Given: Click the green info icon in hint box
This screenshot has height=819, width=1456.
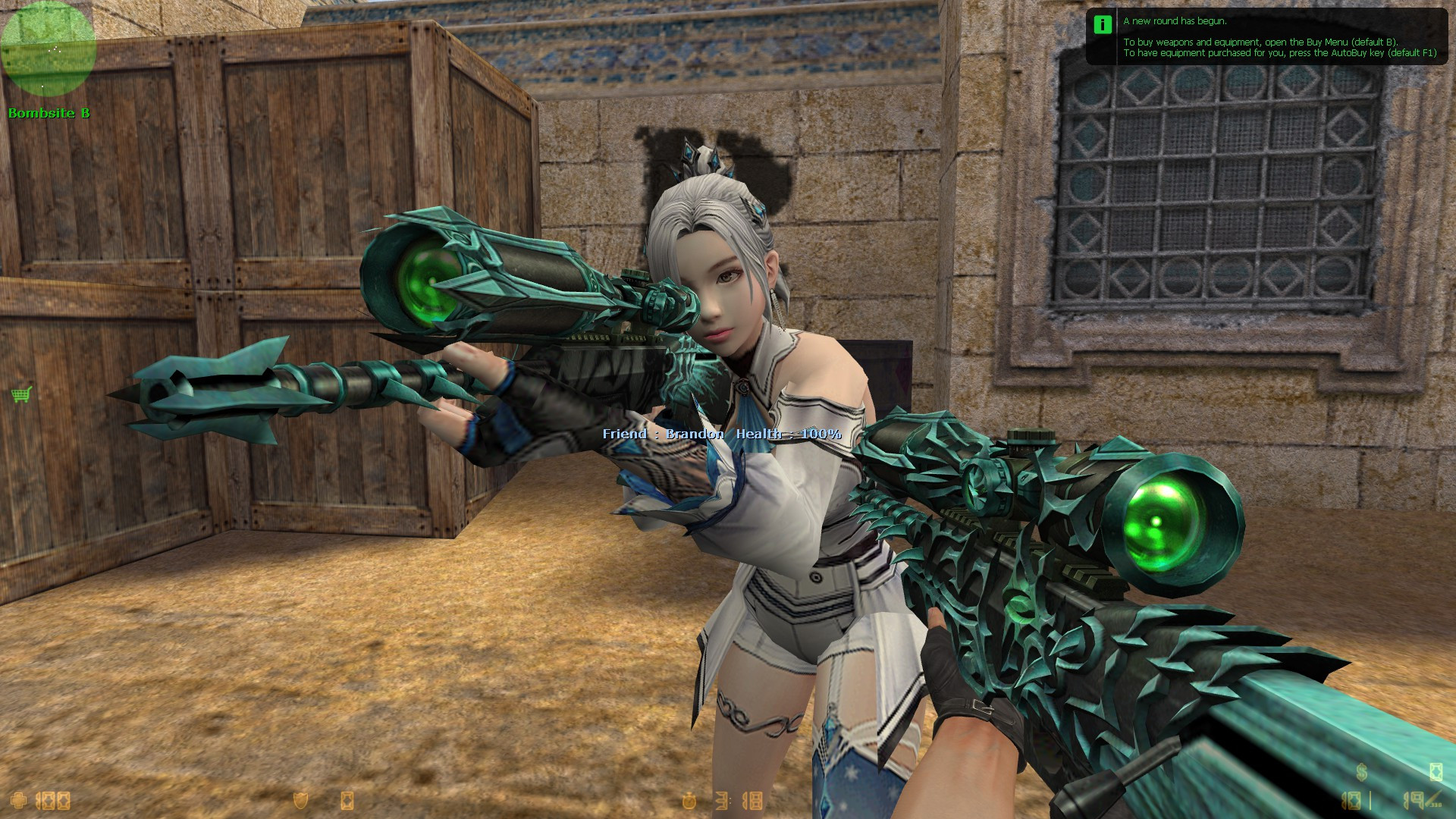Looking at the screenshot, I should pos(1102,24).
